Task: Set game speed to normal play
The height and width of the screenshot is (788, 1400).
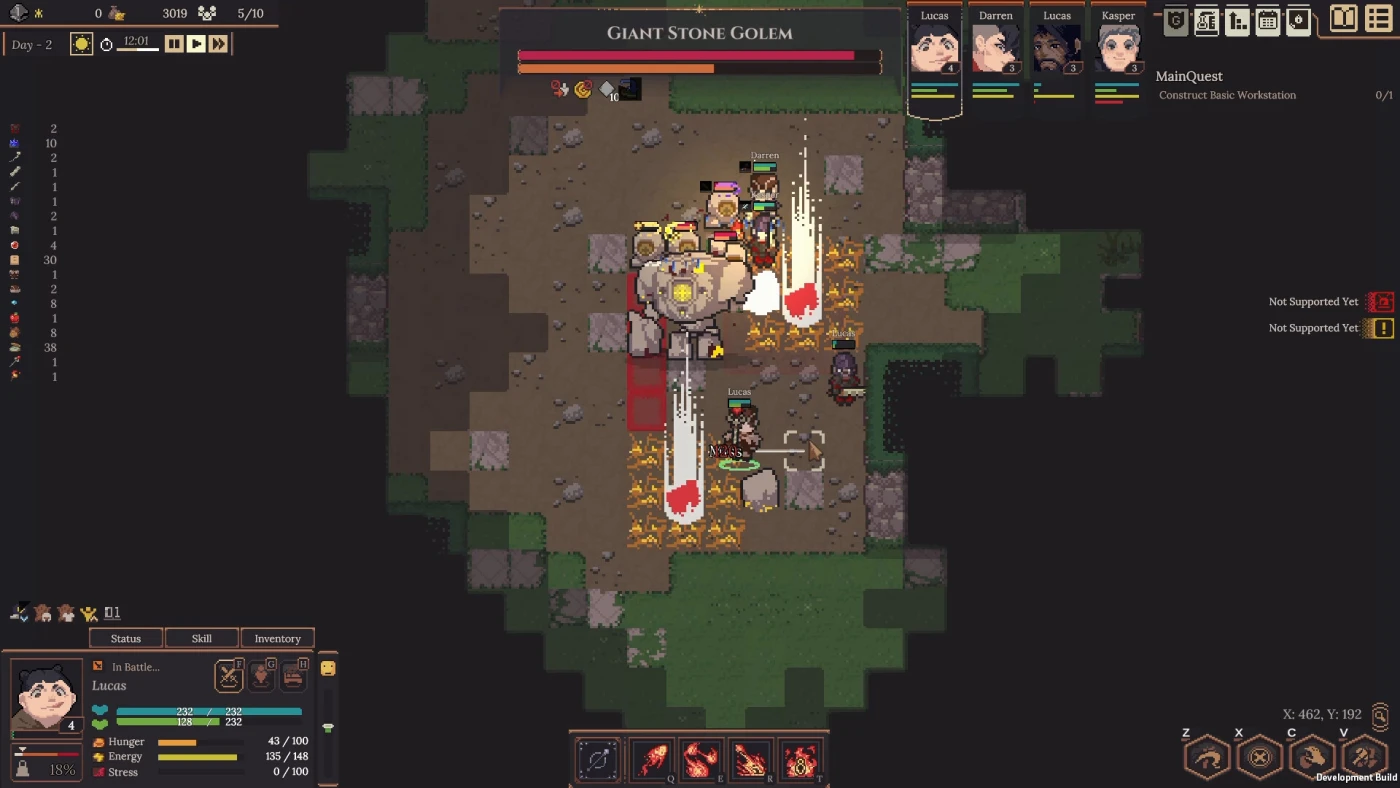Action: (196, 43)
